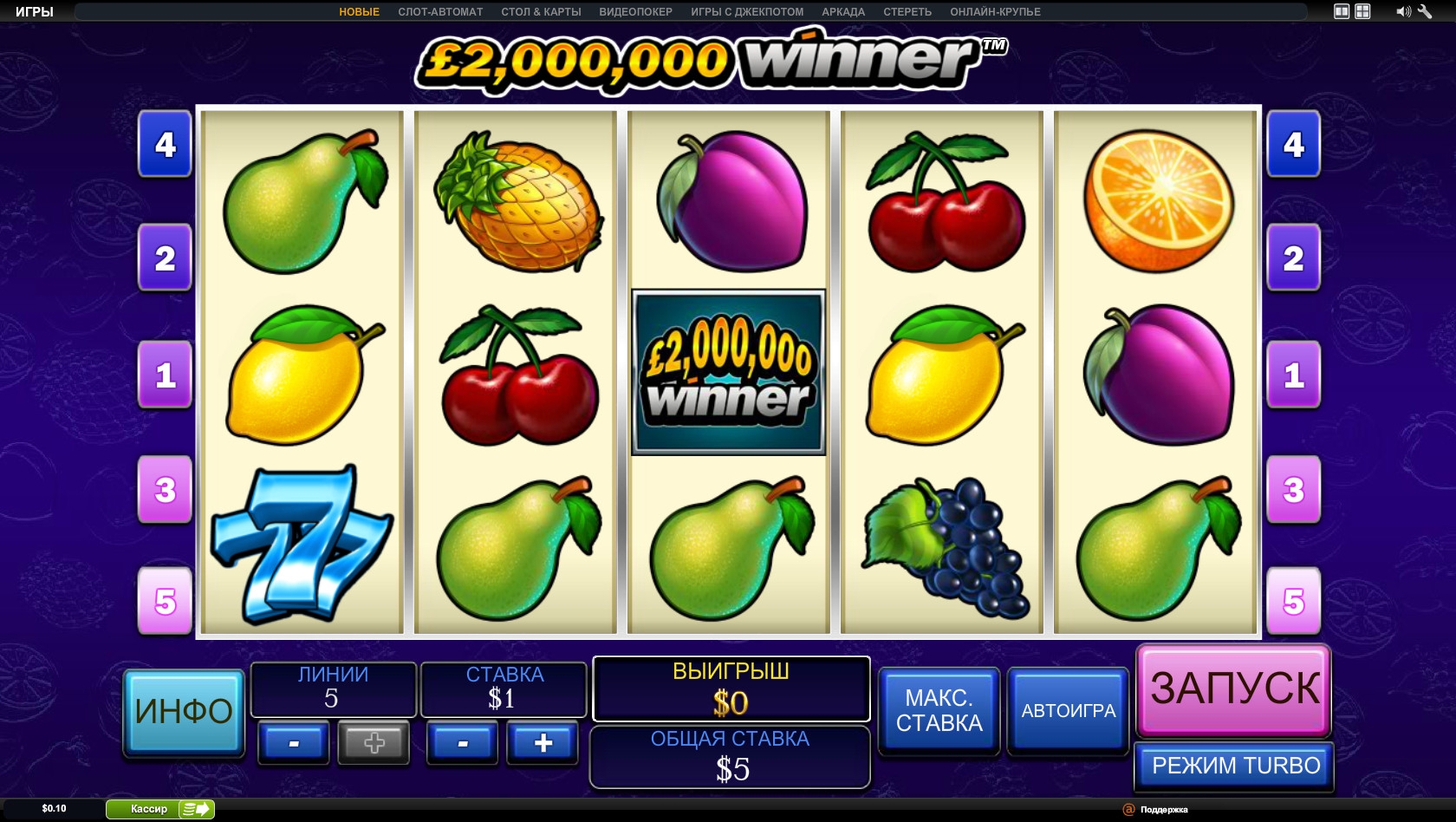Open the ИНФО paytable
Viewport: 1456px width, 822px height.
click(x=184, y=712)
